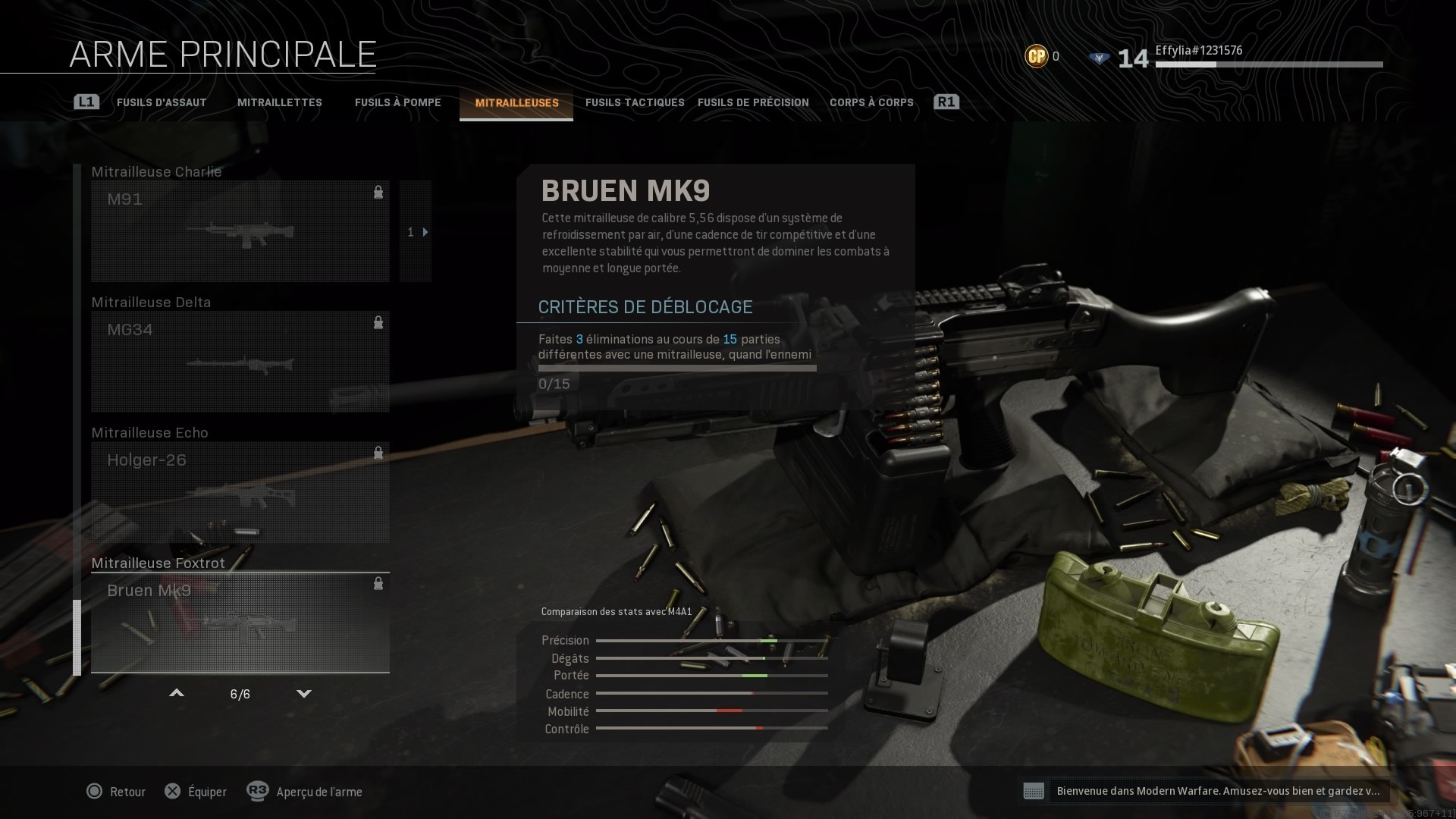Click the lock icon on the Holger-26 card
1456x819 pixels.
[378, 453]
